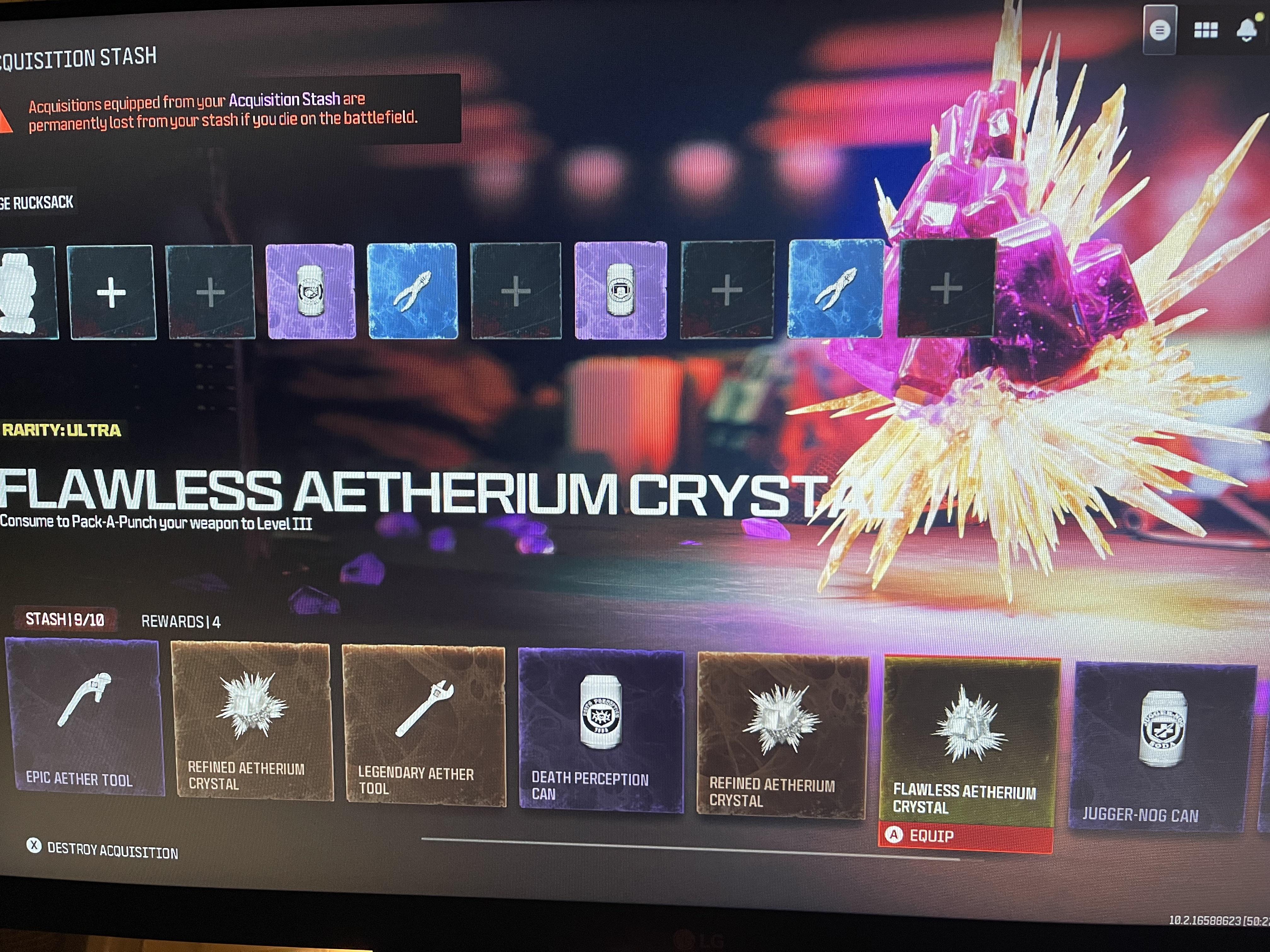Viewport: 1270px width, 952px height.
Task: Select the soda can in the rucksack
Action: tap(311, 292)
